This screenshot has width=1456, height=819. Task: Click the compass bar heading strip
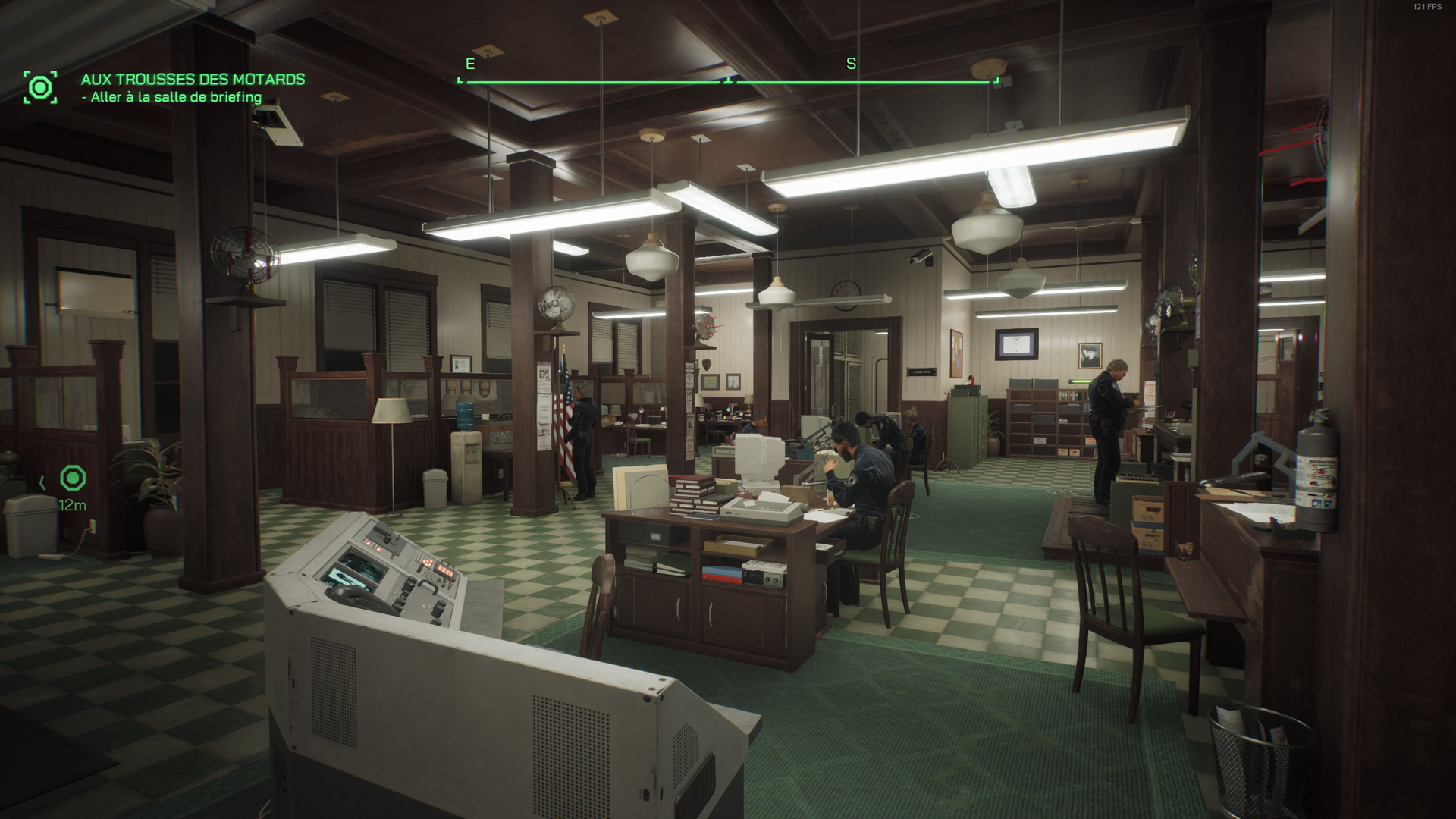click(728, 80)
